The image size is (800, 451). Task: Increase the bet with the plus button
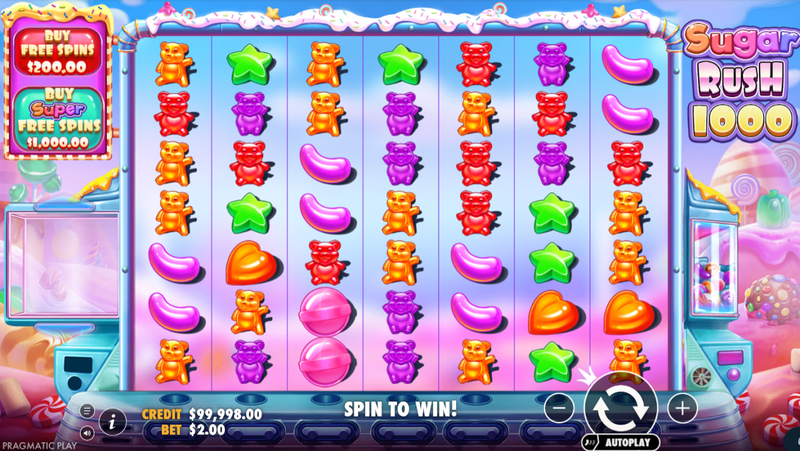[x=682, y=407]
